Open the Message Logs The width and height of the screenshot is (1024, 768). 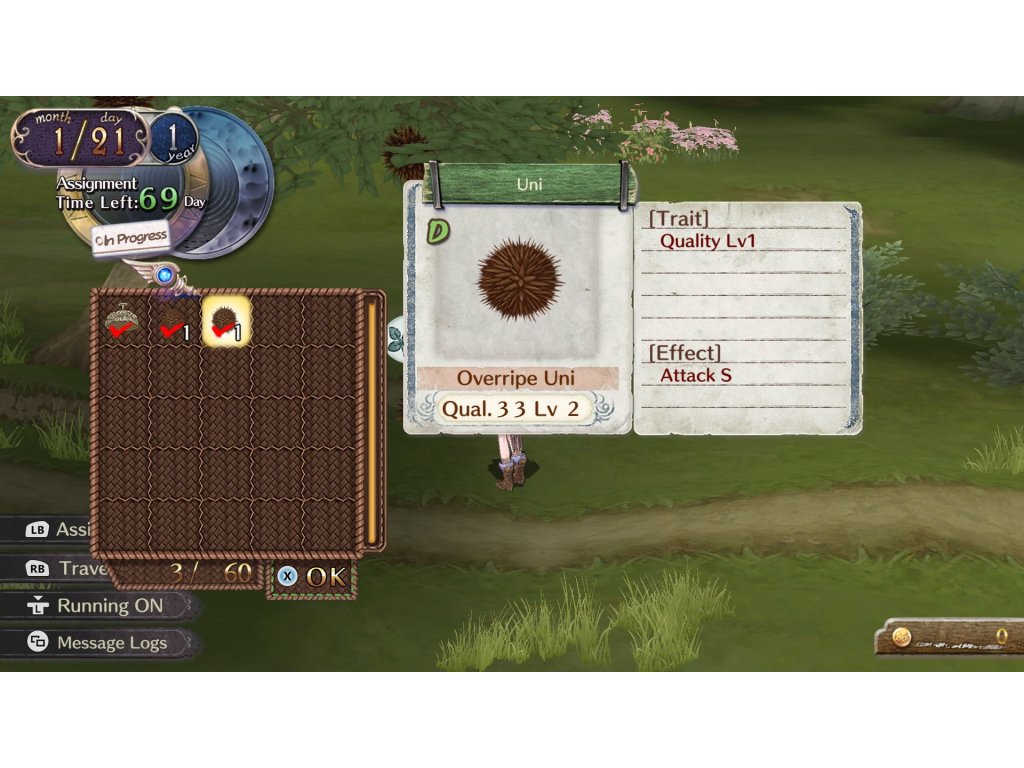(98, 643)
